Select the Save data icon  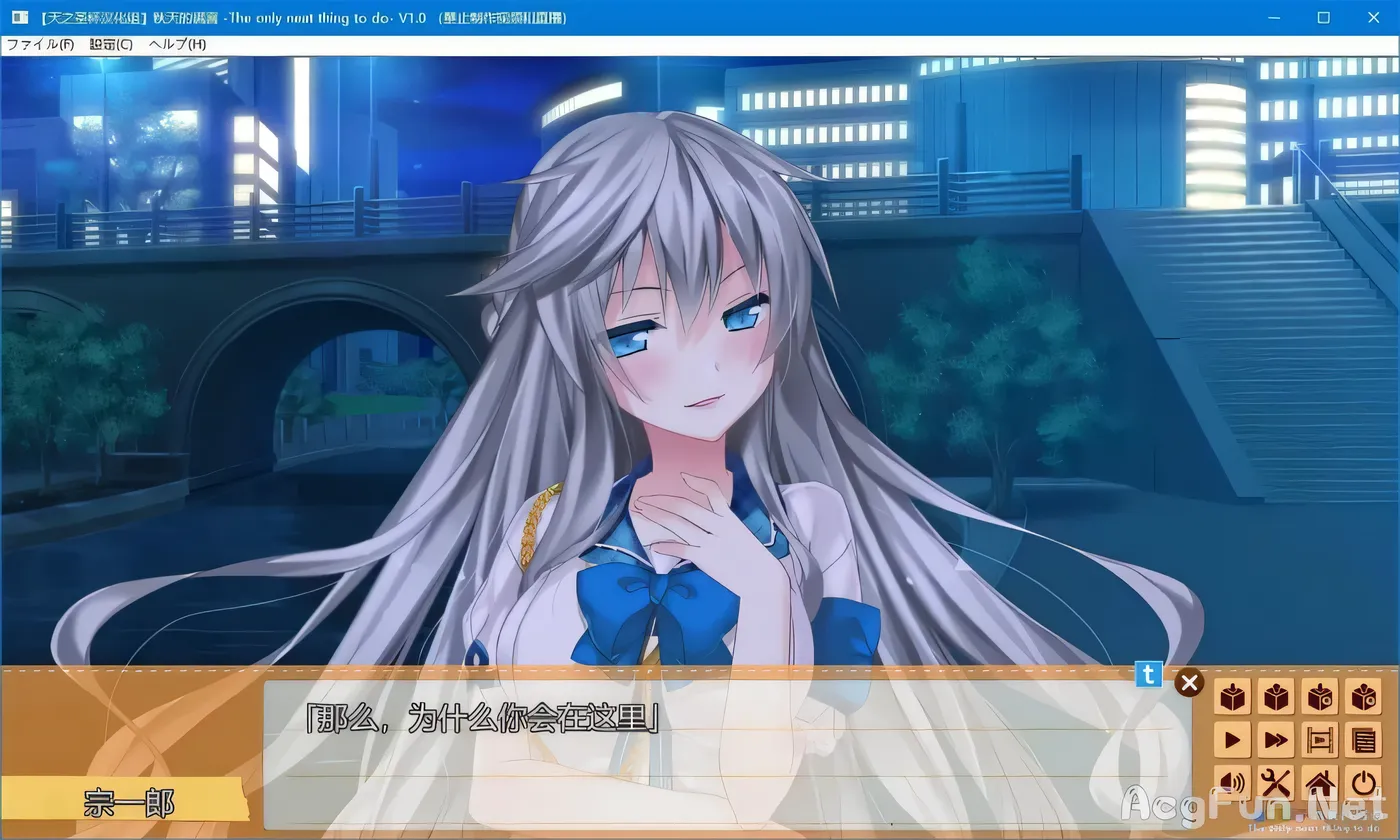pos(1232,694)
